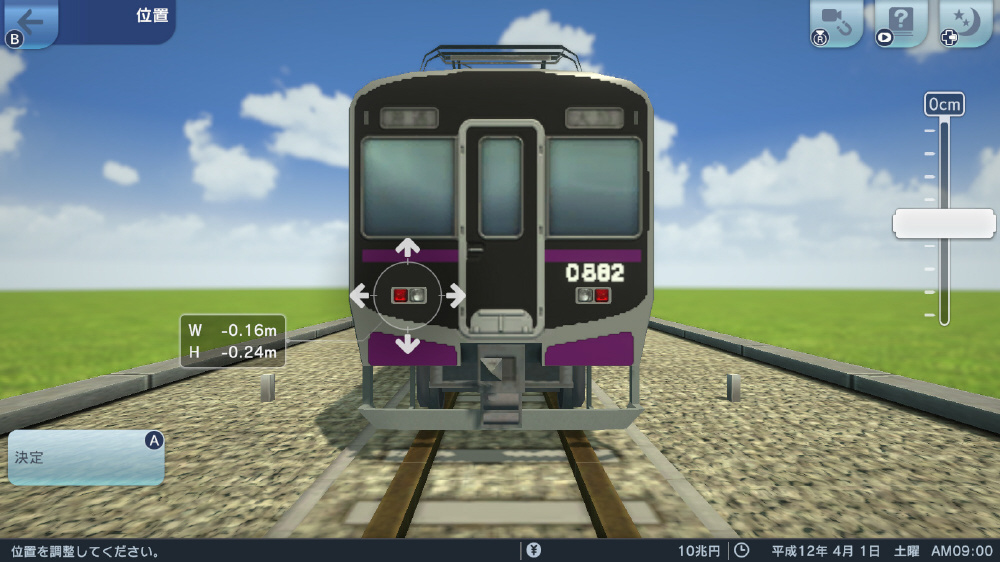The height and width of the screenshot is (562, 1000).
Task: Nudge position up with the up arrow
Action: pyautogui.click(x=408, y=248)
